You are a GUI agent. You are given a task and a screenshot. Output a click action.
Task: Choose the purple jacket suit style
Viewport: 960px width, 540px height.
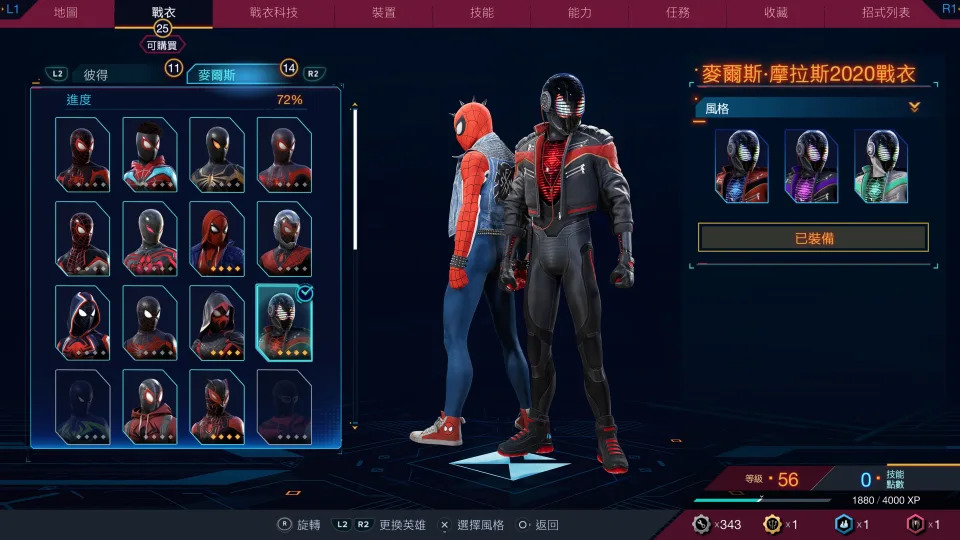click(811, 166)
